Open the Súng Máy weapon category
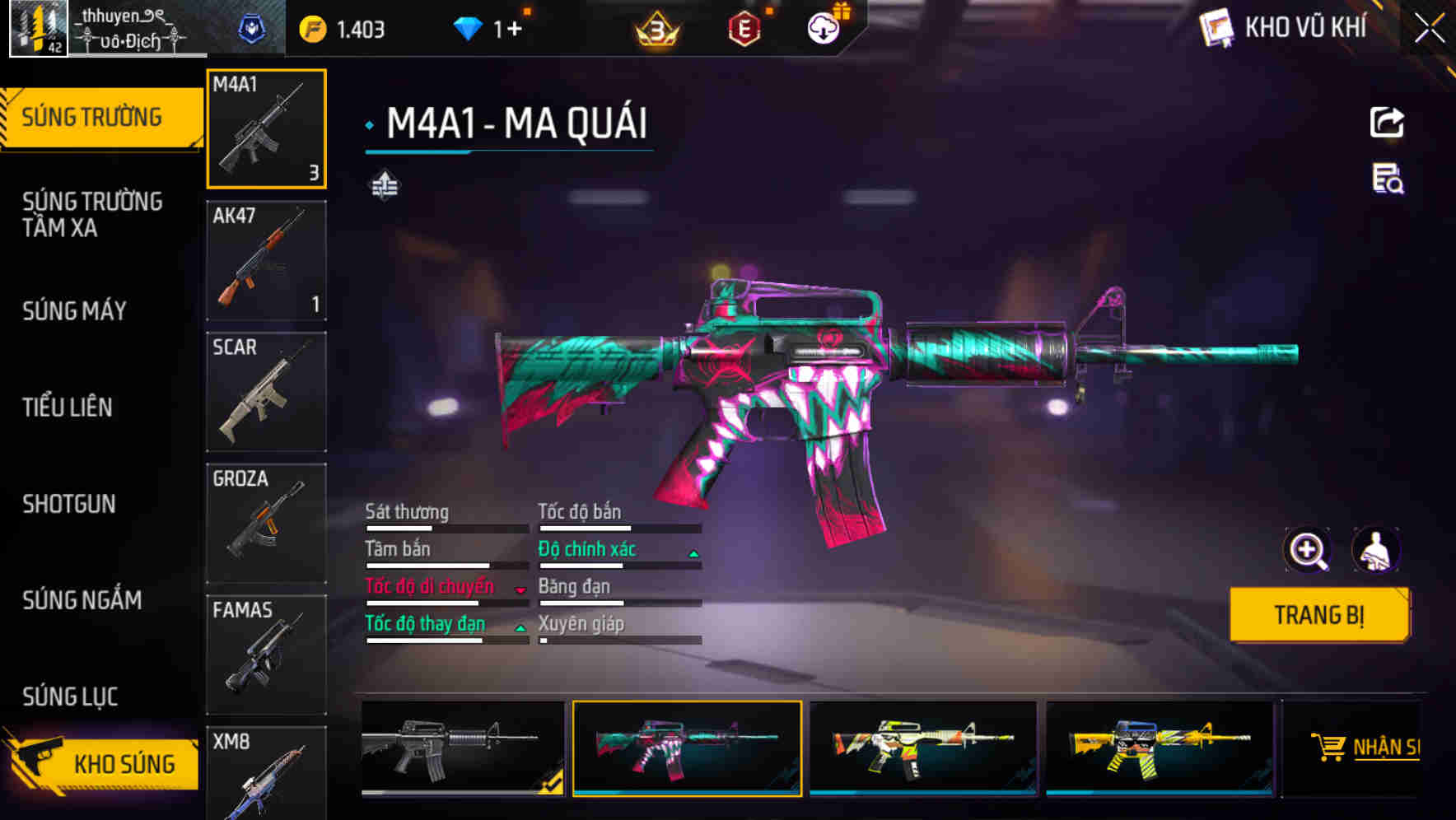 [x=75, y=310]
